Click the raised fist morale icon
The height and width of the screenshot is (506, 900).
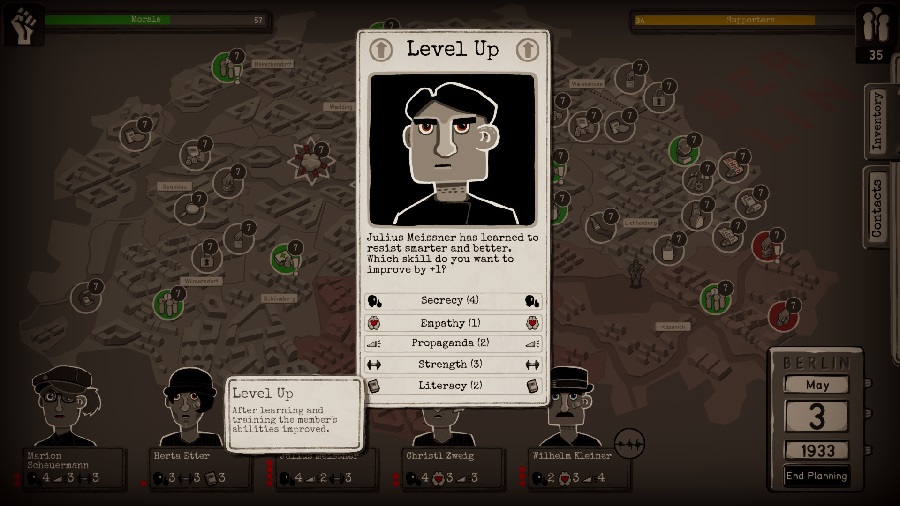(23, 24)
